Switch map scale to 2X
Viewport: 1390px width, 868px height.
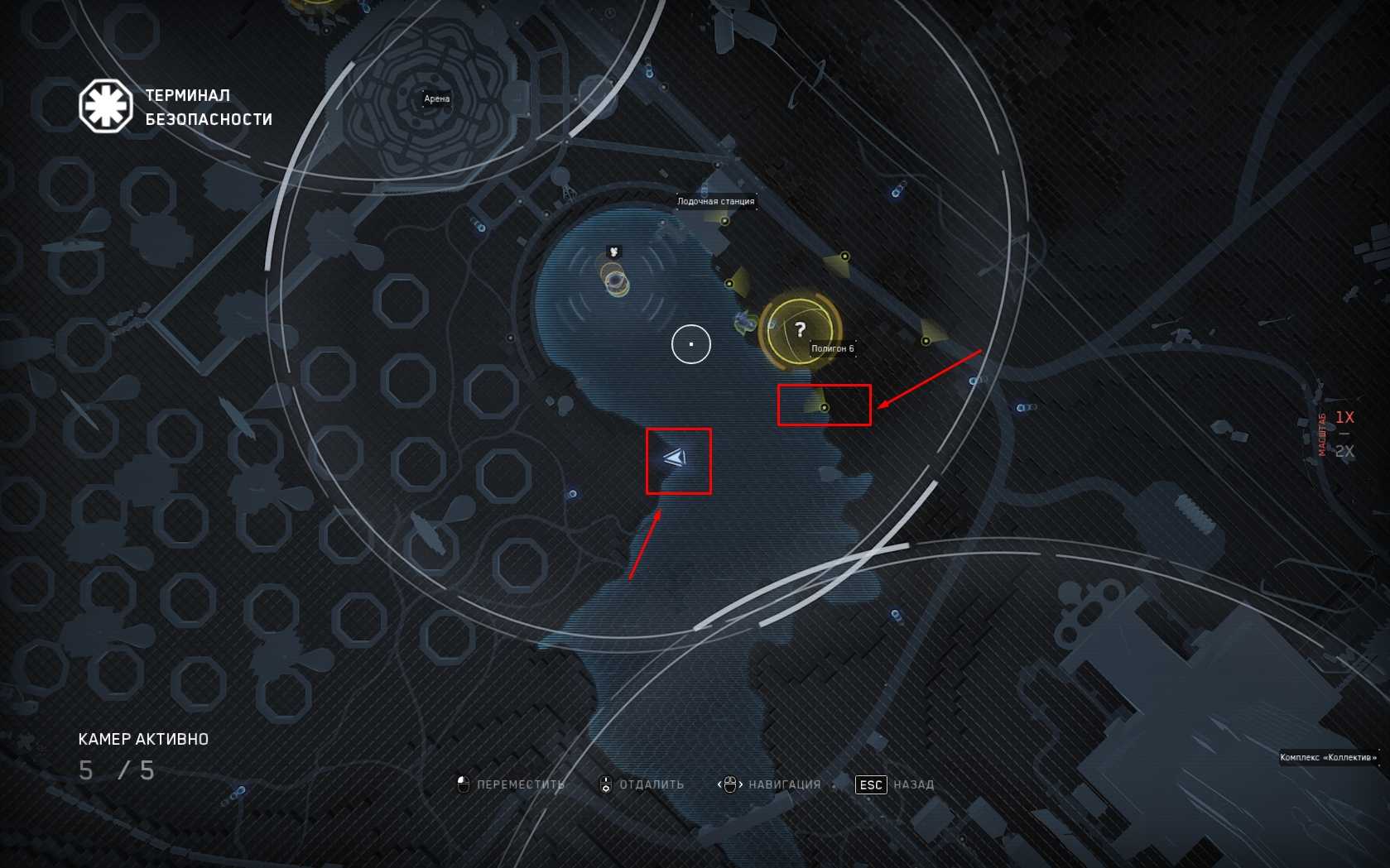click(1344, 451)
